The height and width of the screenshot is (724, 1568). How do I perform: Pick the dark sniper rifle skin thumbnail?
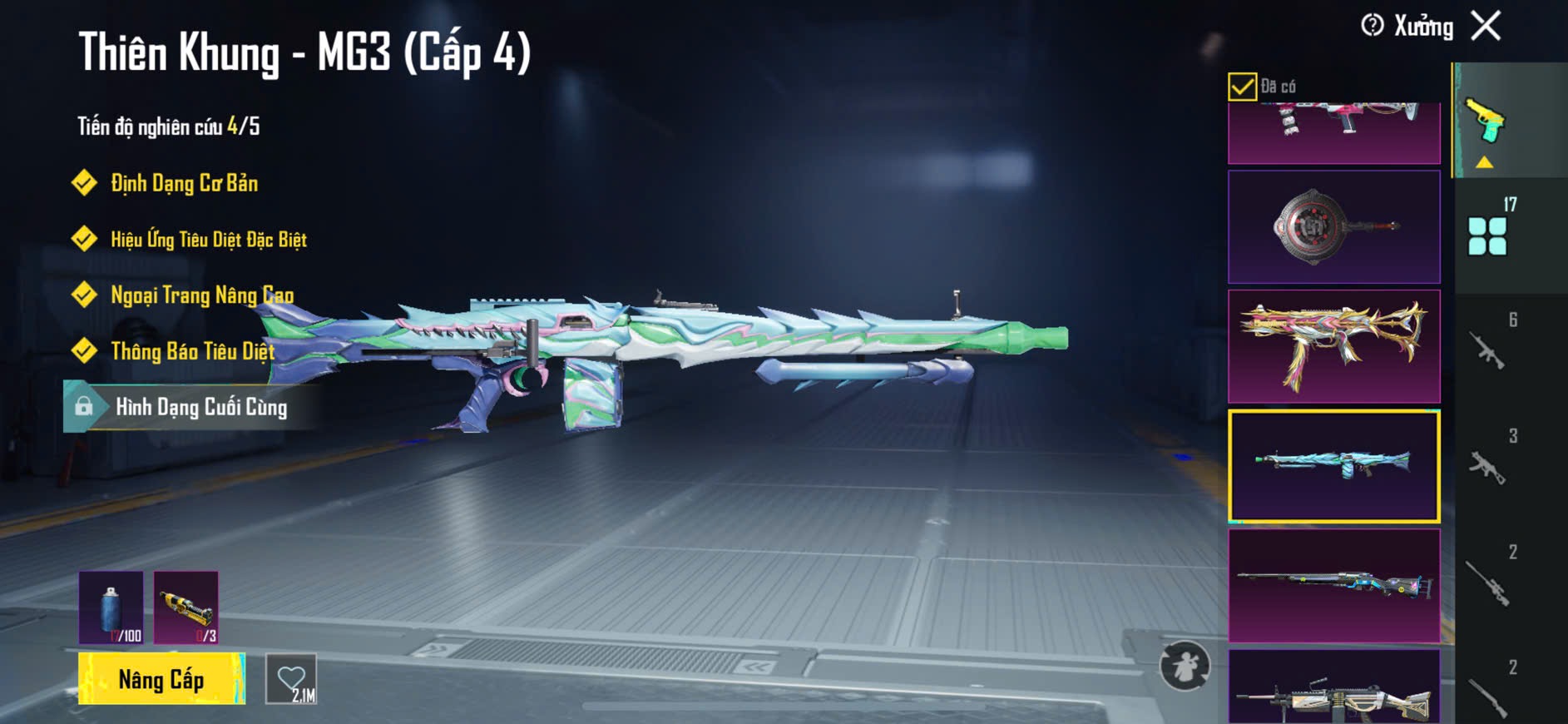1333,586
